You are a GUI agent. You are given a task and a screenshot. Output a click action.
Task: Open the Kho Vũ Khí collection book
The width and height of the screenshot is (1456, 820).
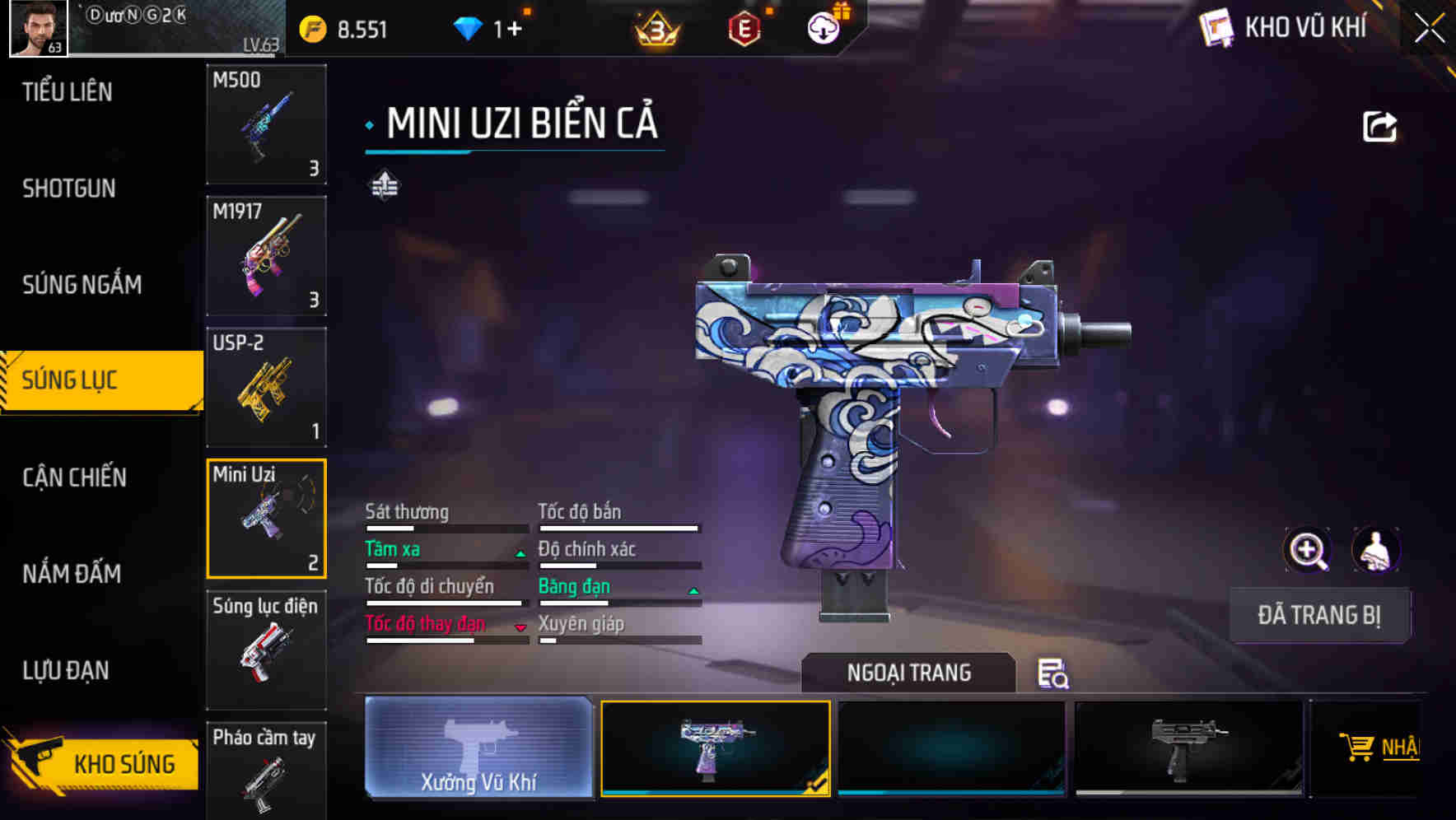point(1283,28)
